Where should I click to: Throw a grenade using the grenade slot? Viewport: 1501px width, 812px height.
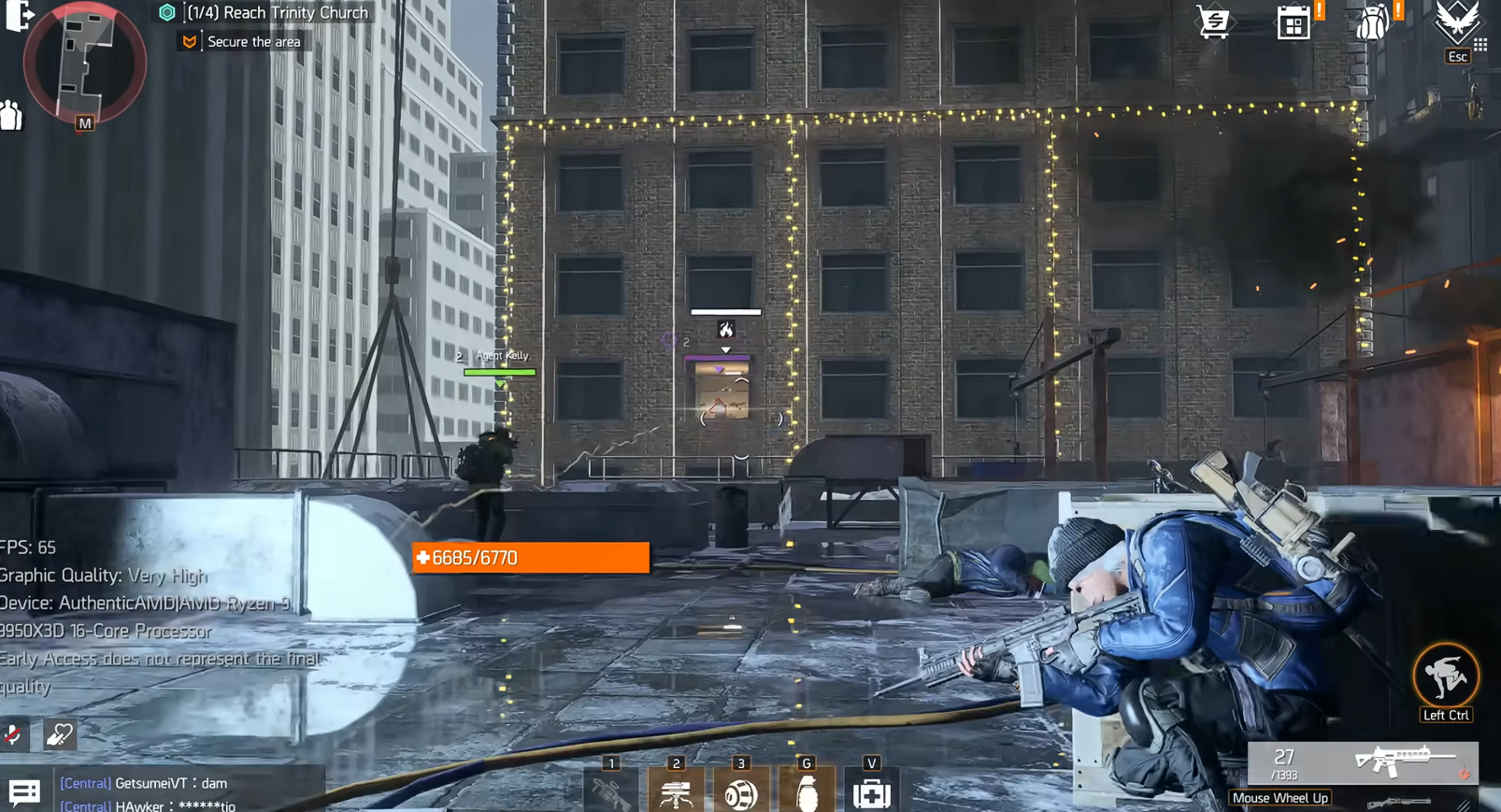point(807,792)
